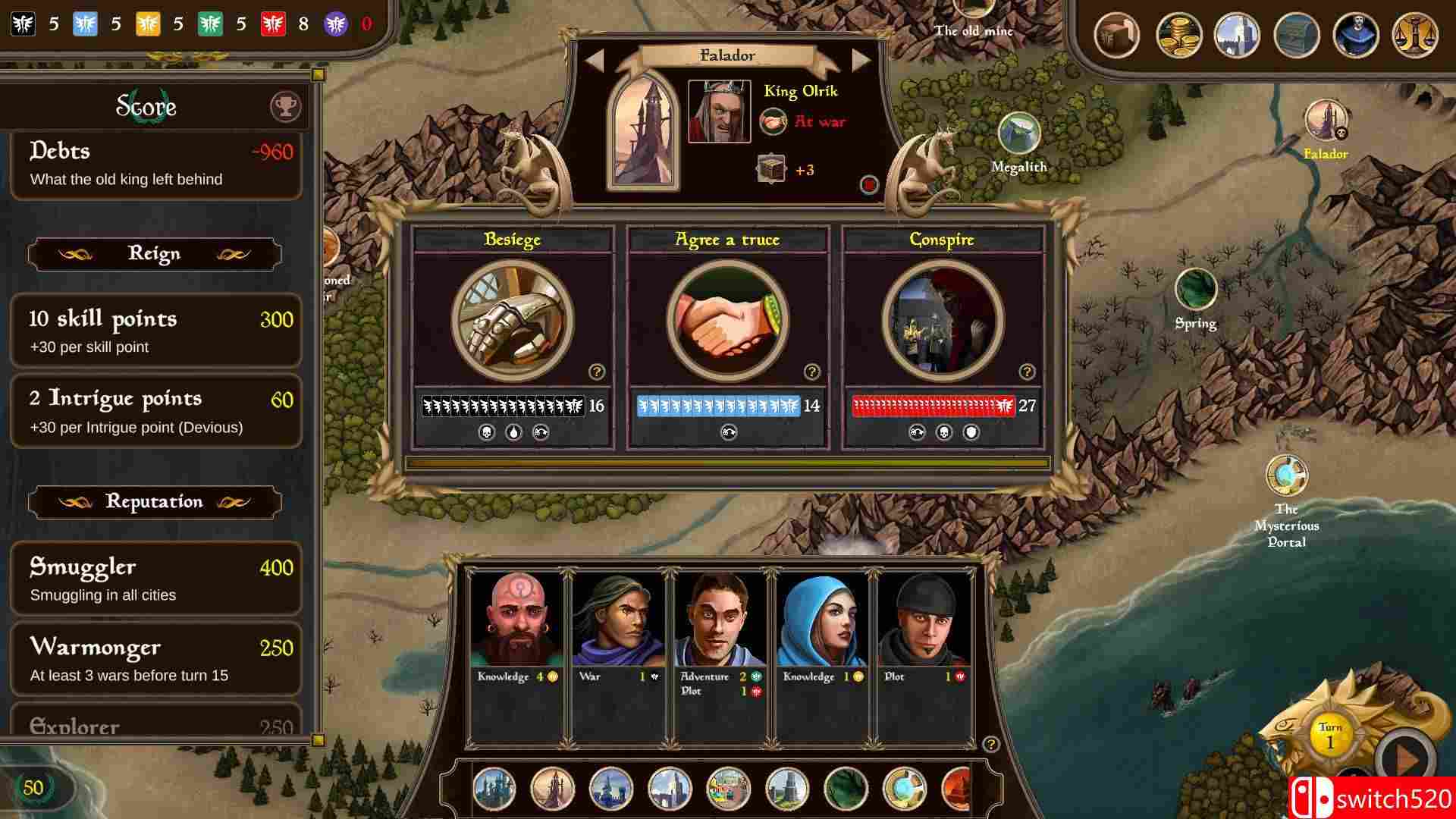Open the treasure chest icon in top bar

1297,35
